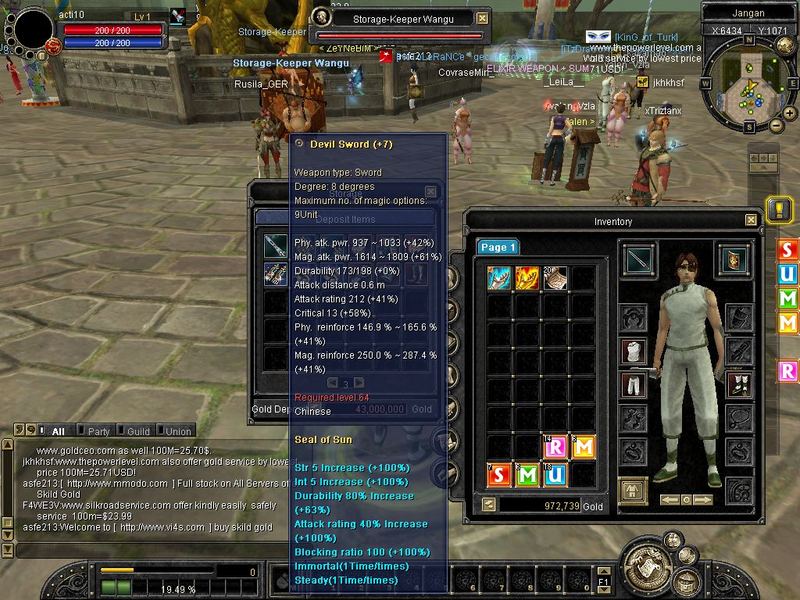The image size is (800, 600).
Task: Switch to inventory Page 1 tab
Action: coord(497,247)
